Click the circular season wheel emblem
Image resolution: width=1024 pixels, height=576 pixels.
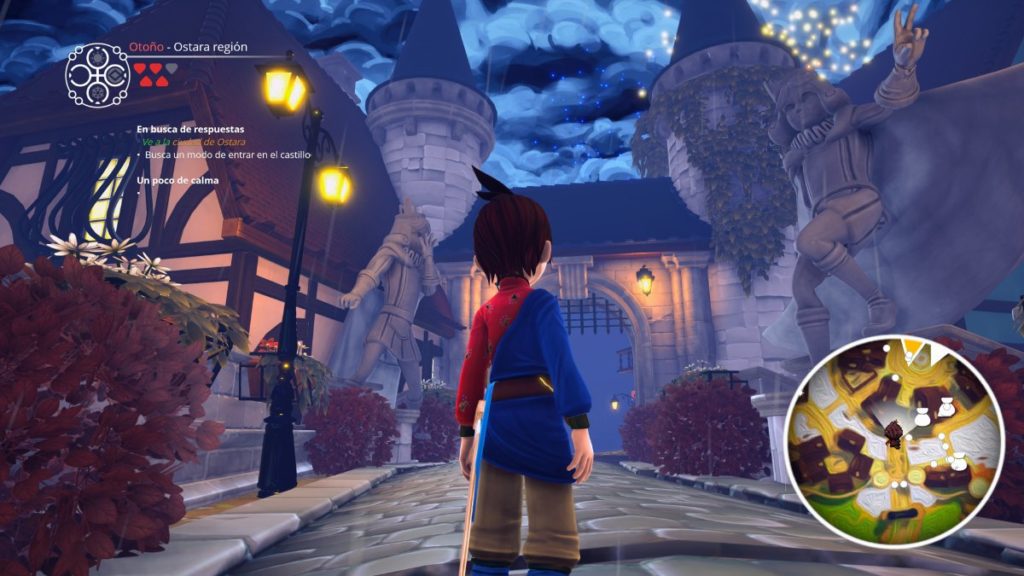[x=98, y=74]
